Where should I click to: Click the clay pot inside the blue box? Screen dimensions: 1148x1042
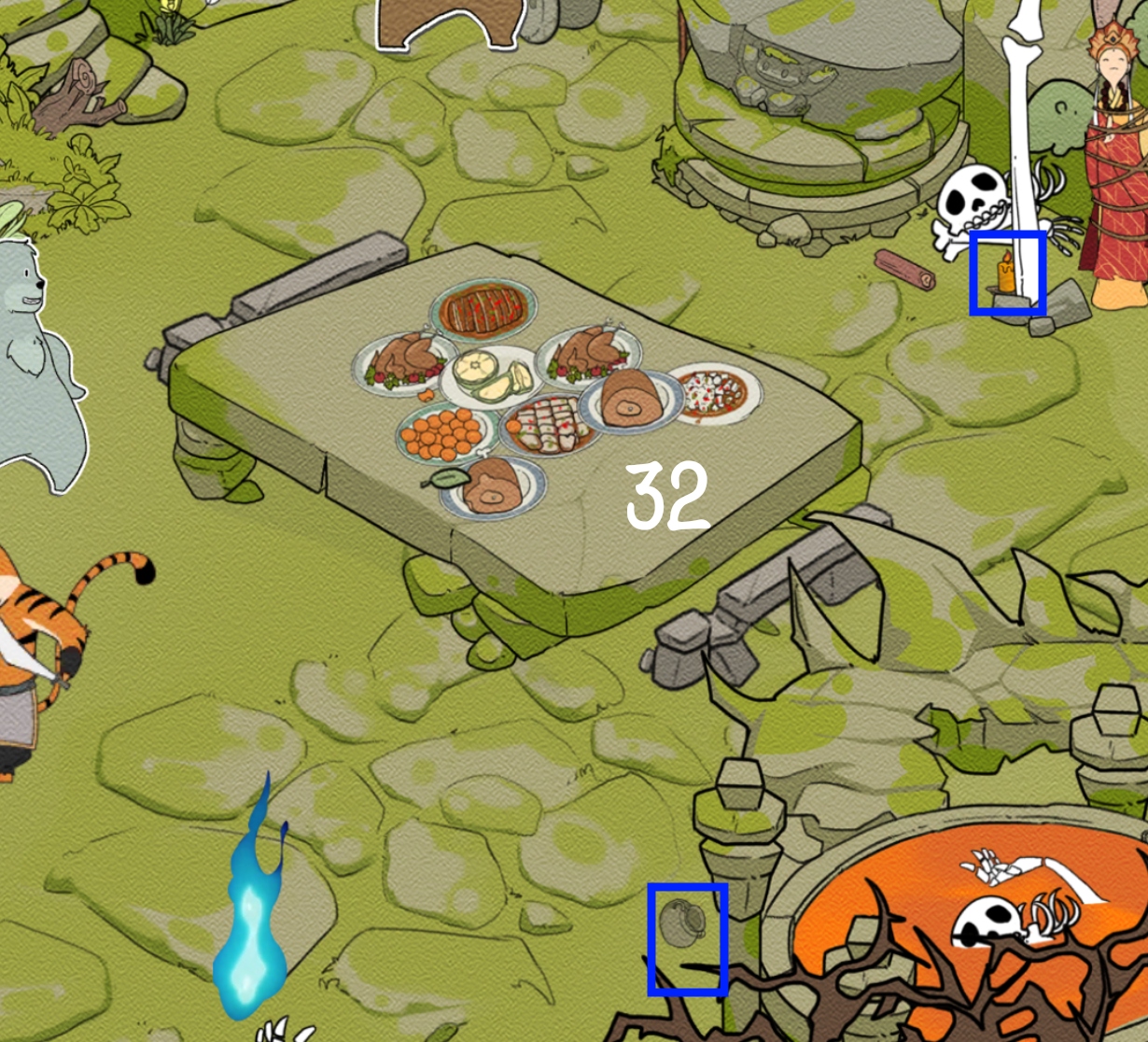tap(680, 922)
